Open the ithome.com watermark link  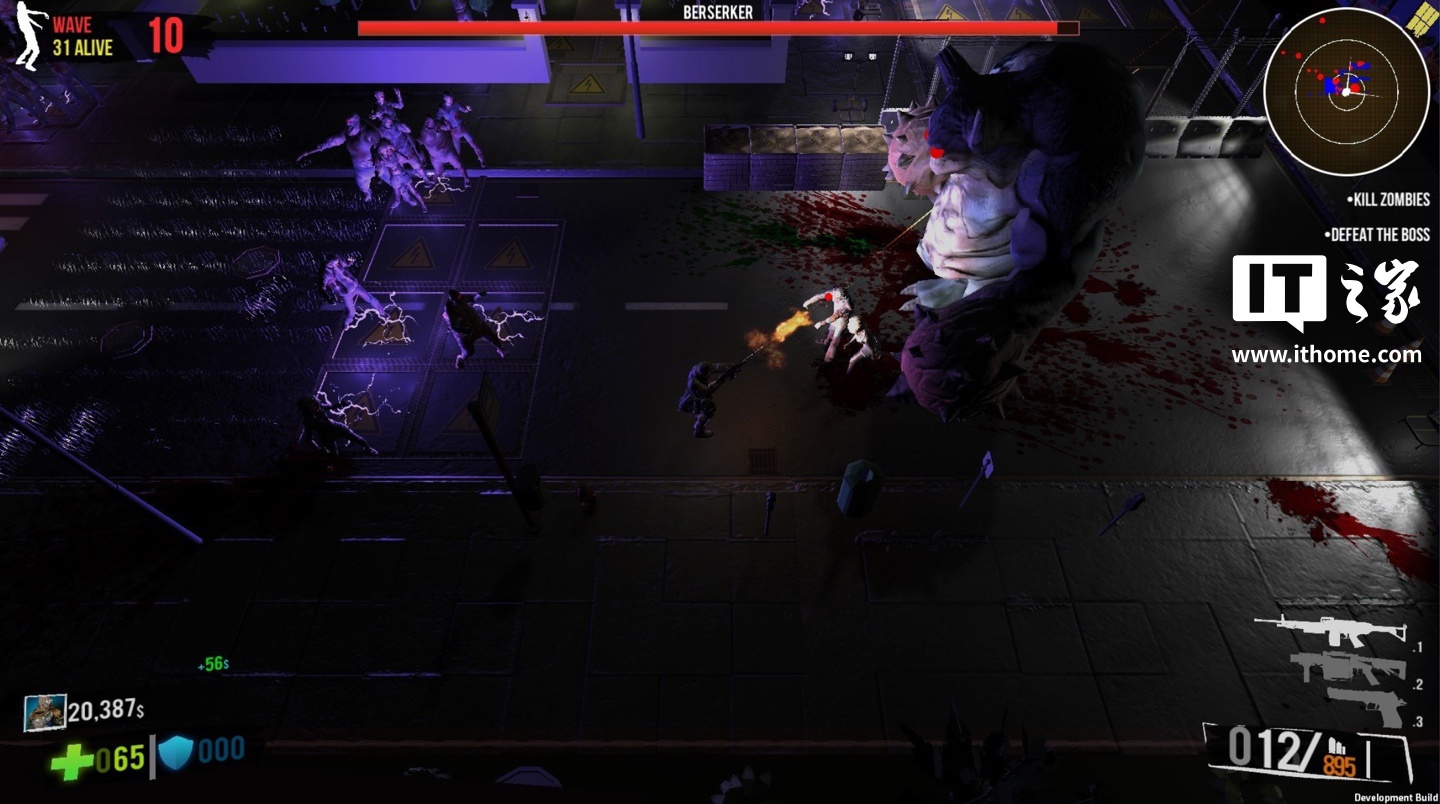1326,355
